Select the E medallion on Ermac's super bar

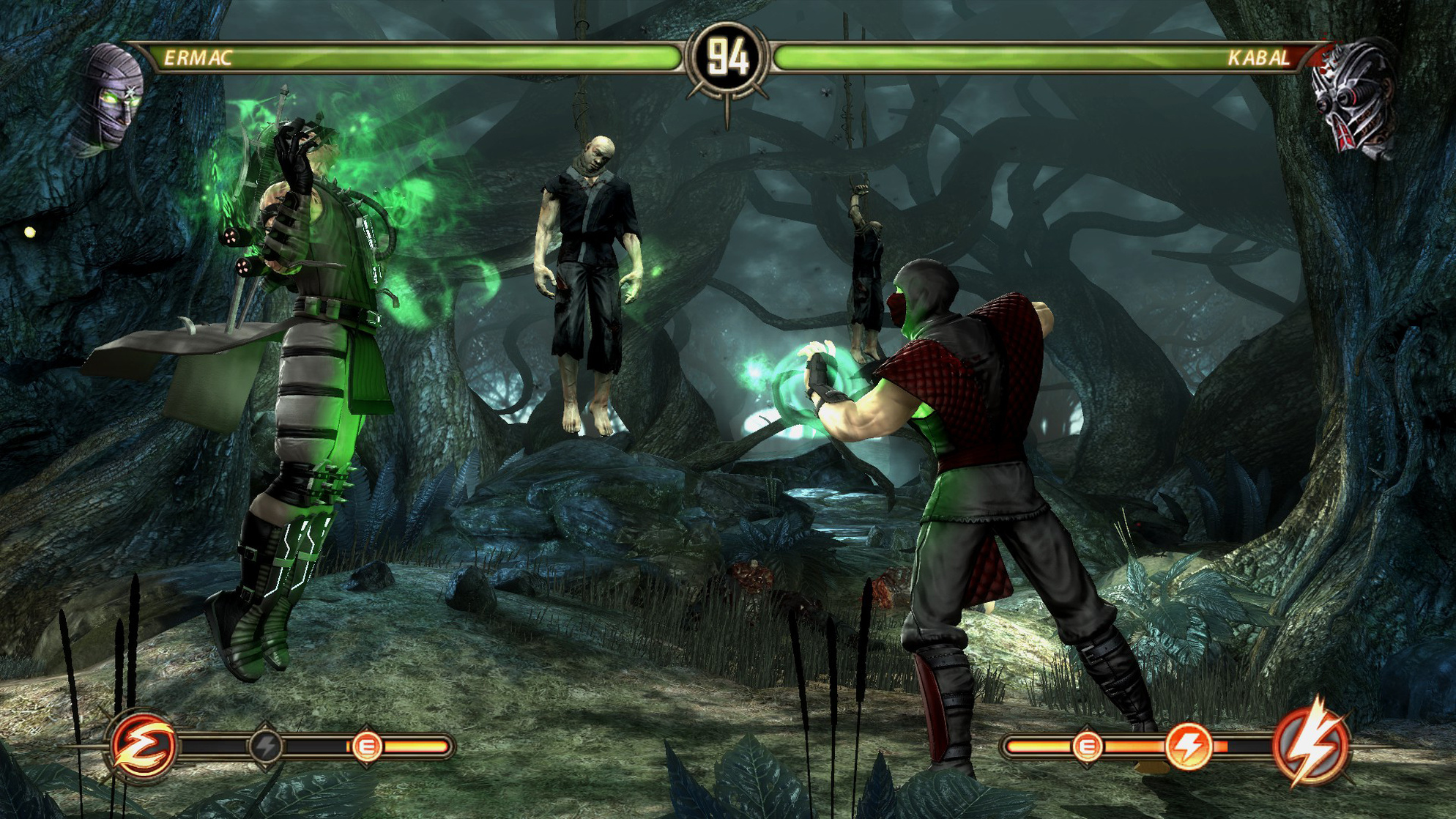[x=368, y=746]
